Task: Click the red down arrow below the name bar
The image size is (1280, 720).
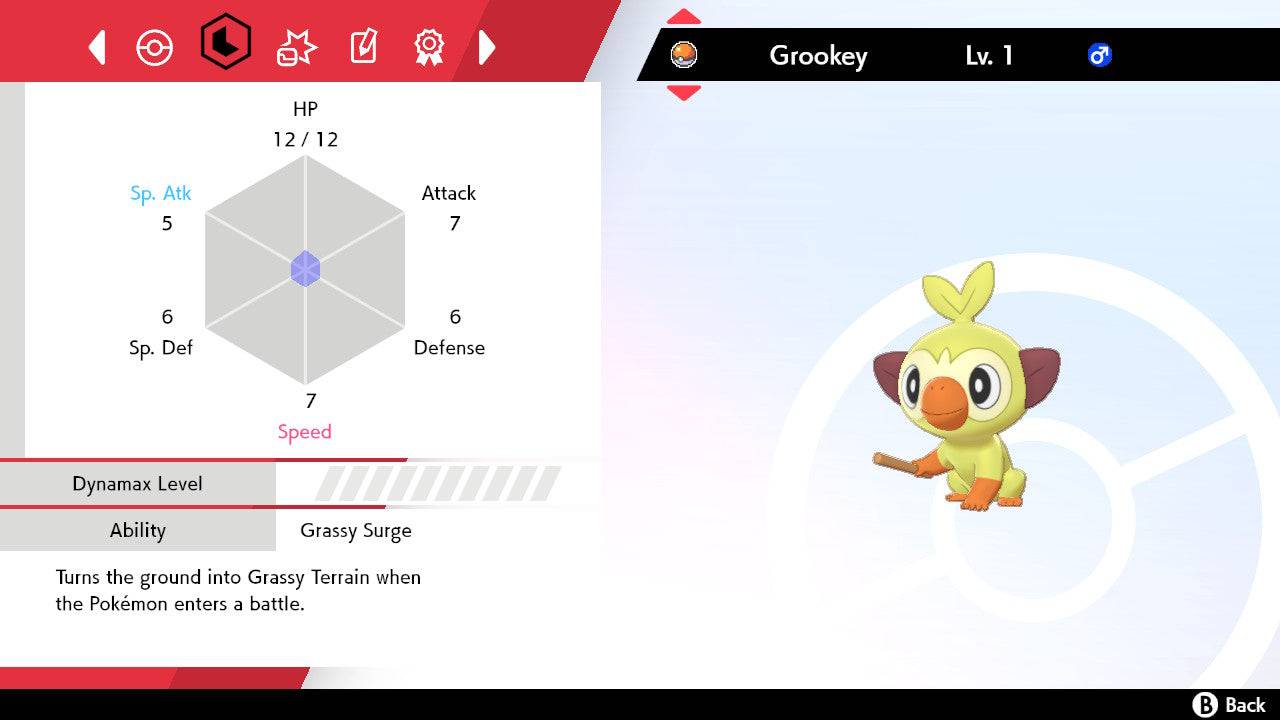Action: [x=683, y=89]
